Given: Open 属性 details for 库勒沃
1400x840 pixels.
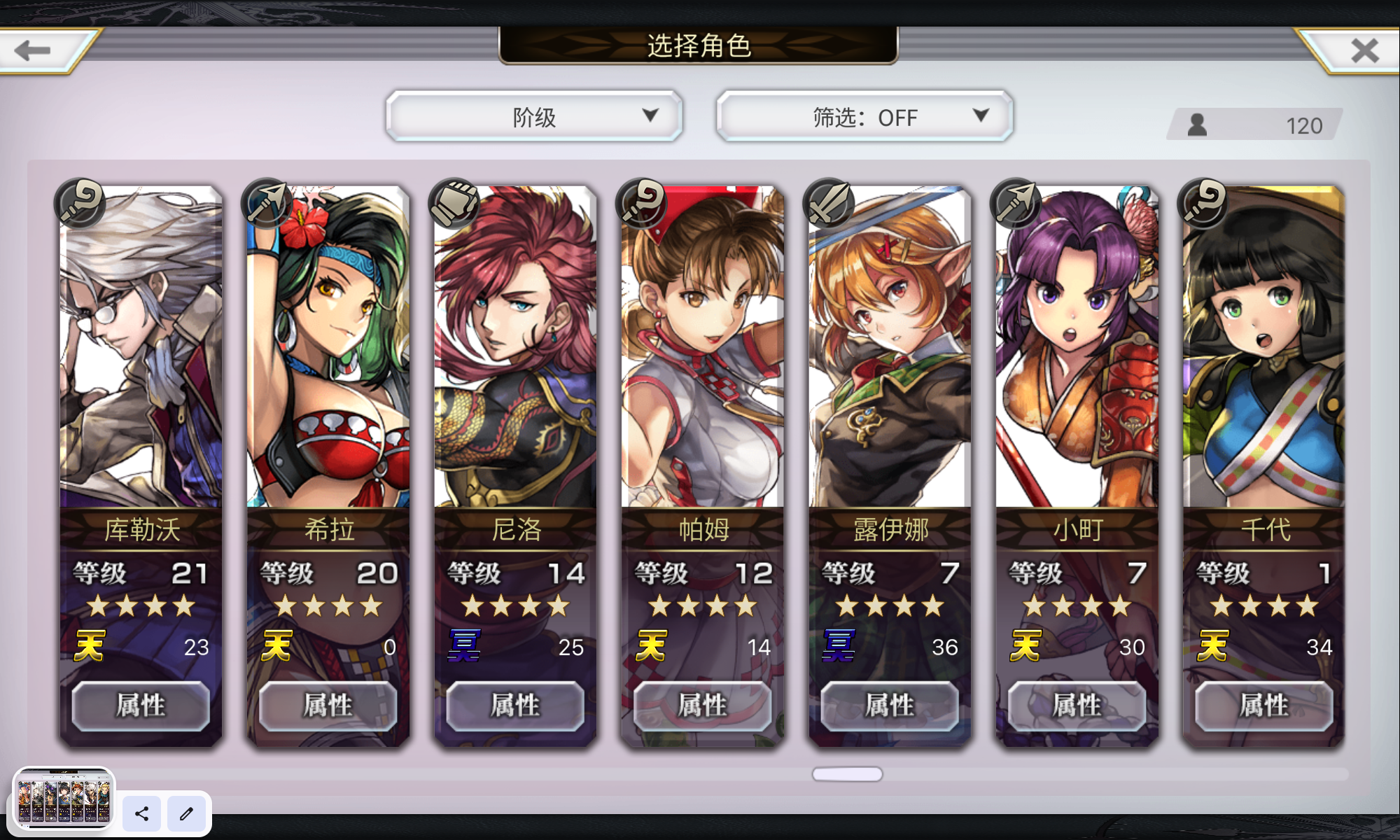Looking at the screenshot, I should click(x=140, y=706).
